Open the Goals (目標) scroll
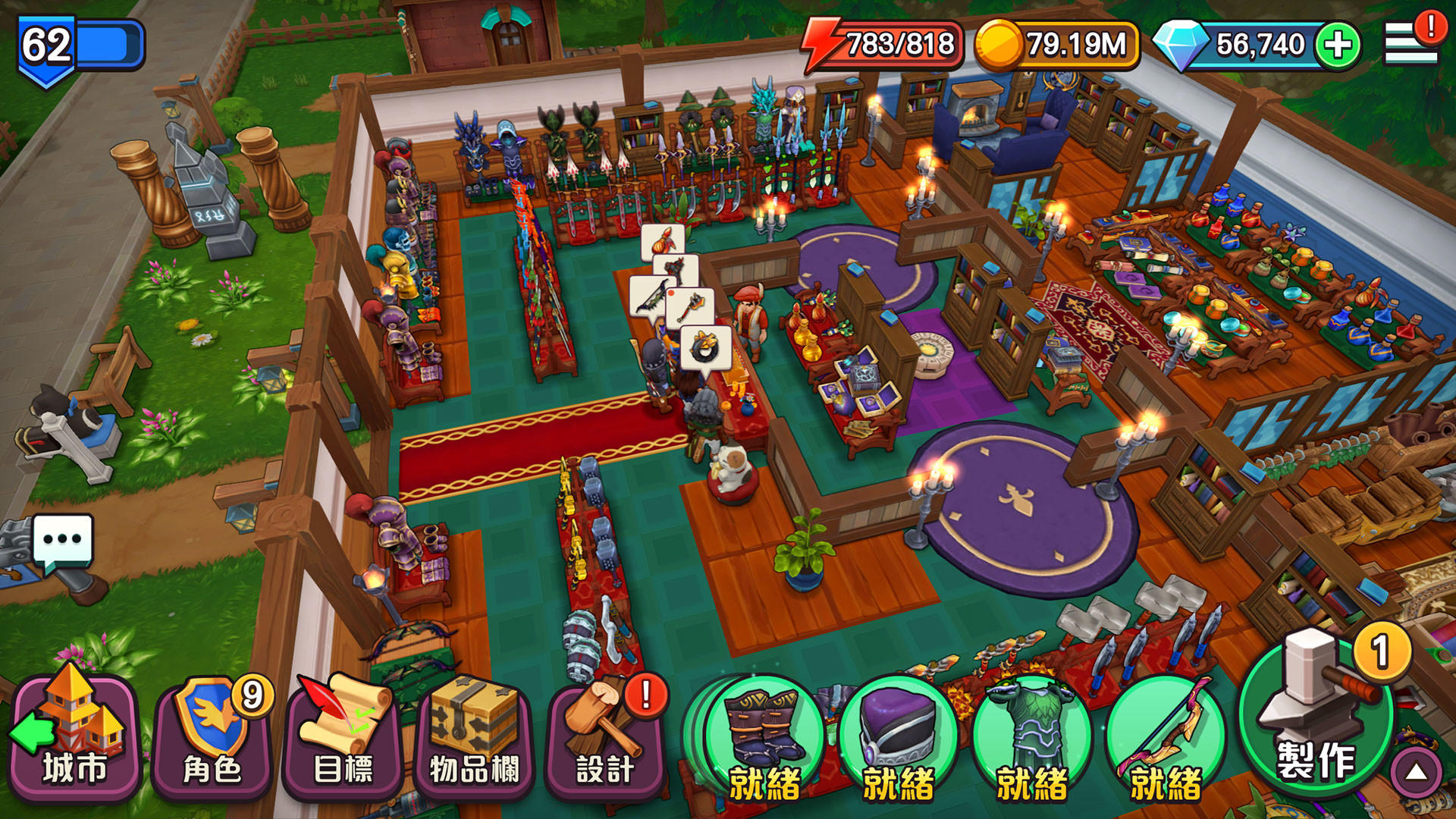Image resolution: width=1456 pixels, height=819 pixels. pyautogui.click(x=343, y=736)
